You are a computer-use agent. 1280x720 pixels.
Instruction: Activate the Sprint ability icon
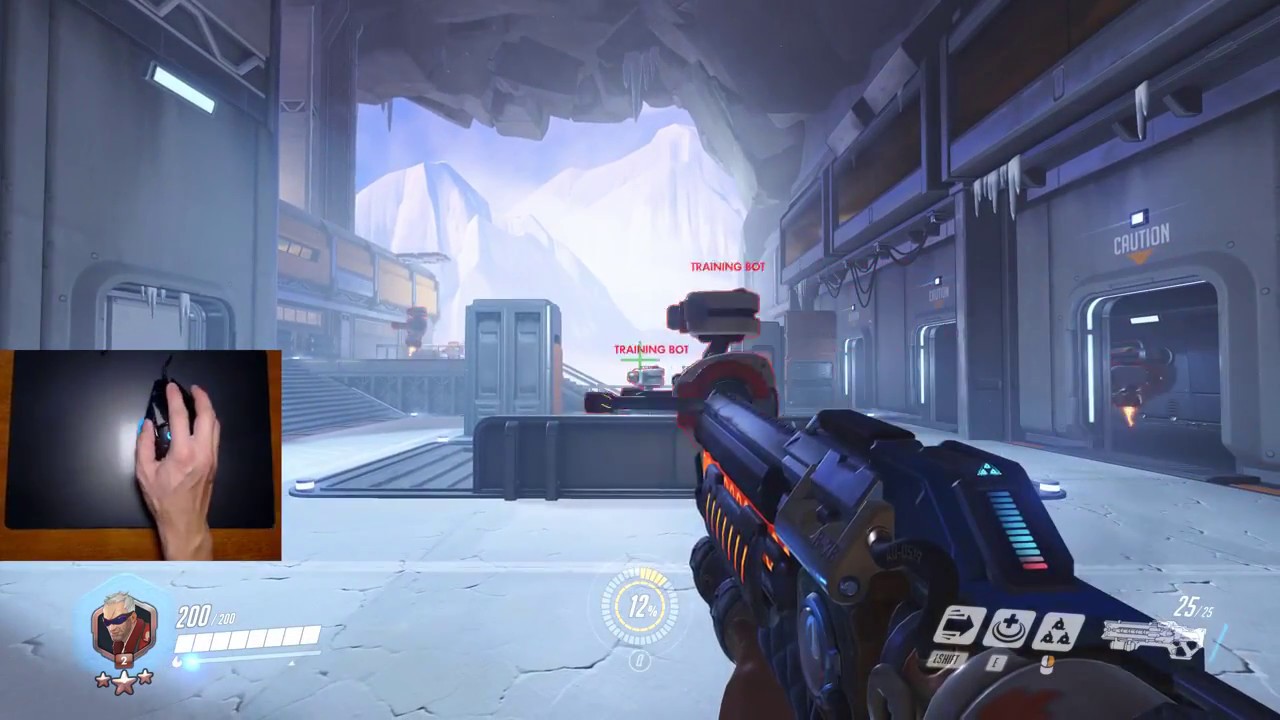[x=959, y=627]
